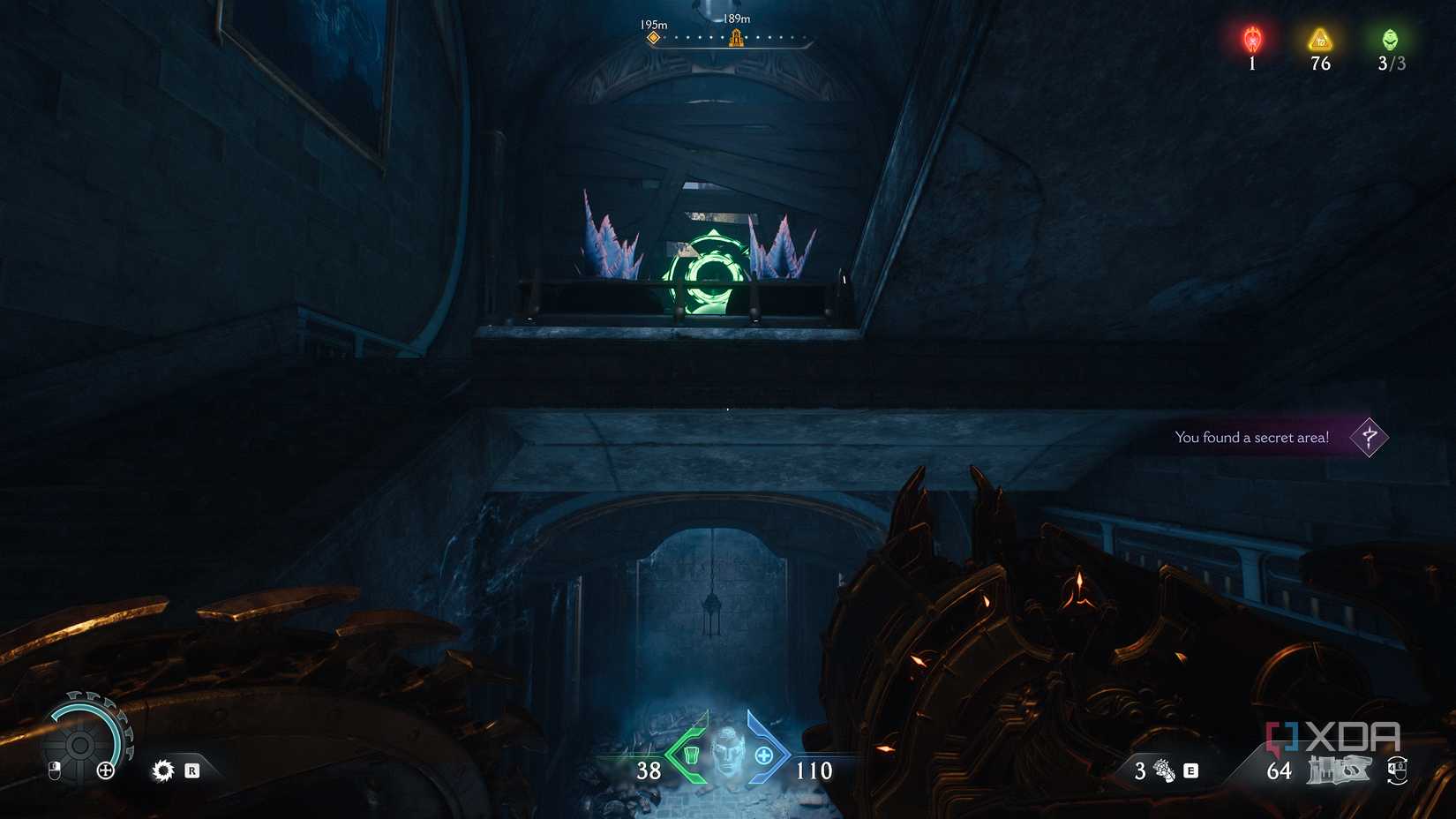Toggle the mouse-scroll weapon switch icon bottom right
The image size is (1456, 819).
click(1397, 770)
